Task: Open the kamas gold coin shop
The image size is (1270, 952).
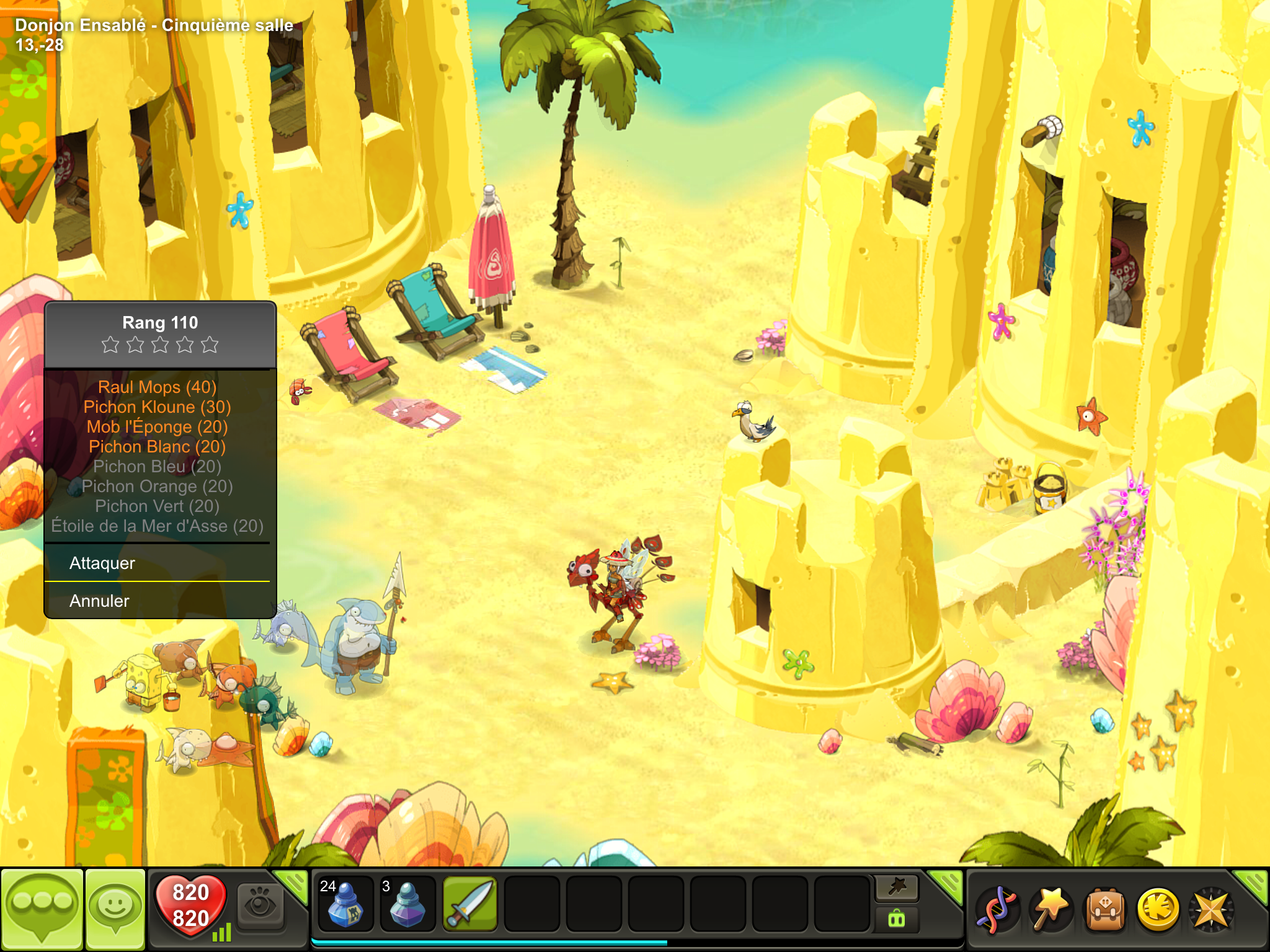Action: (1158, 910)
